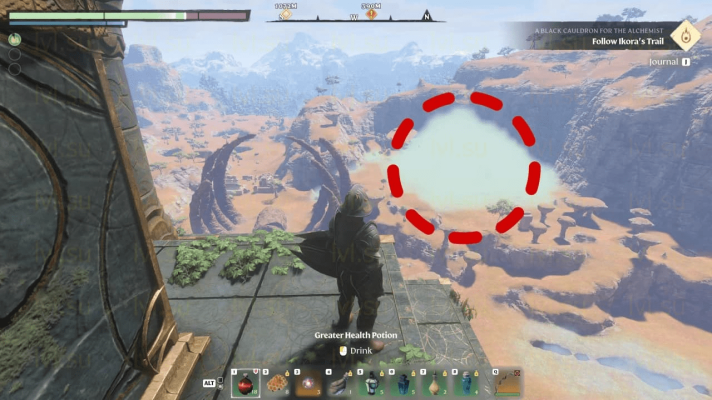Open the Journal
This screenshot has width=712, height=400.
(669, 62)
